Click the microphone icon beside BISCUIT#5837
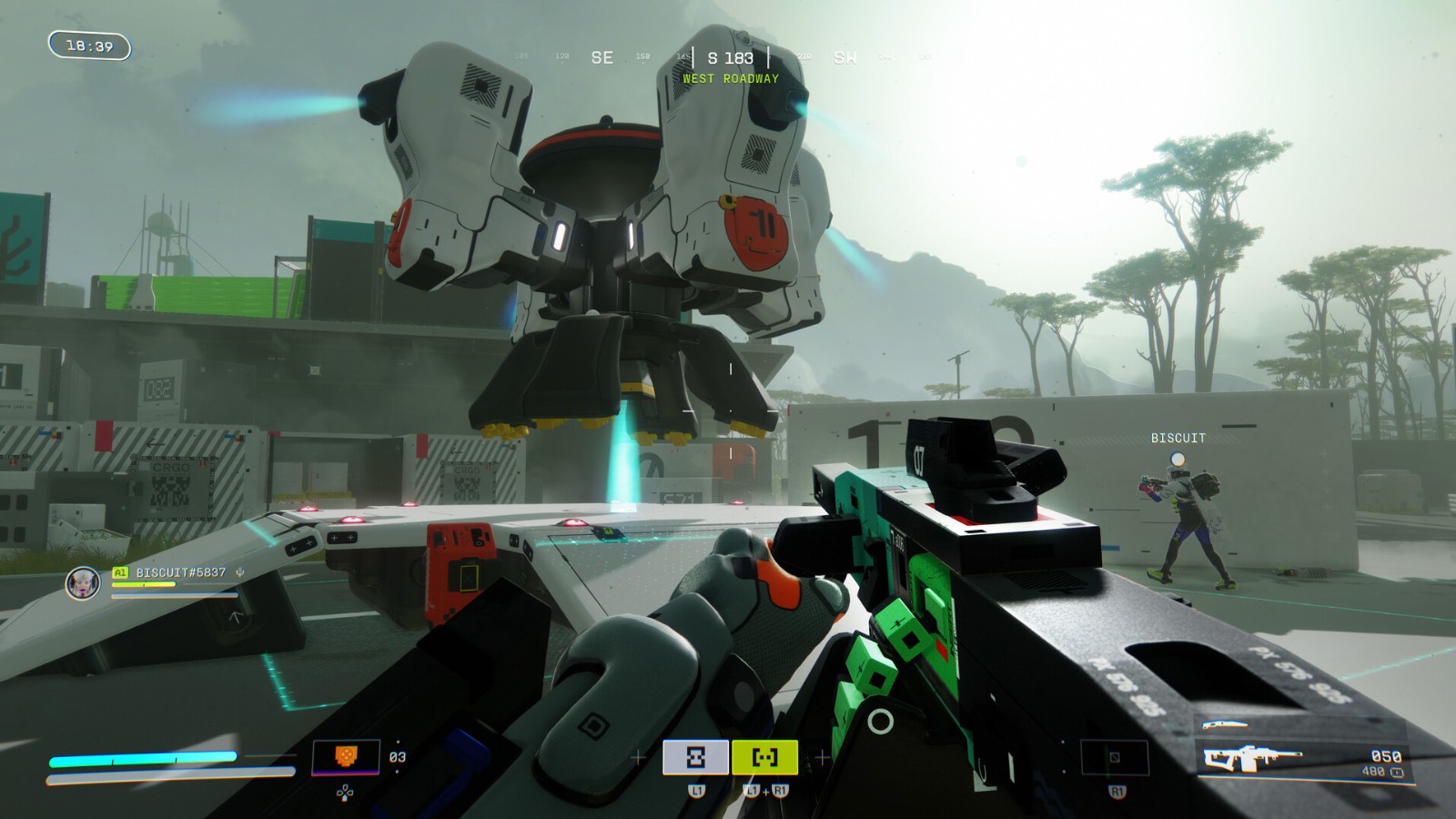 click(239, 573)
